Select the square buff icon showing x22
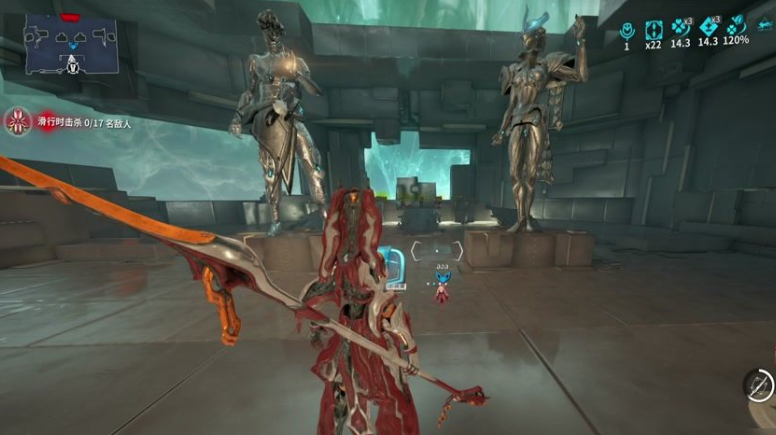The image size is (776, 435). click(654, 28)
